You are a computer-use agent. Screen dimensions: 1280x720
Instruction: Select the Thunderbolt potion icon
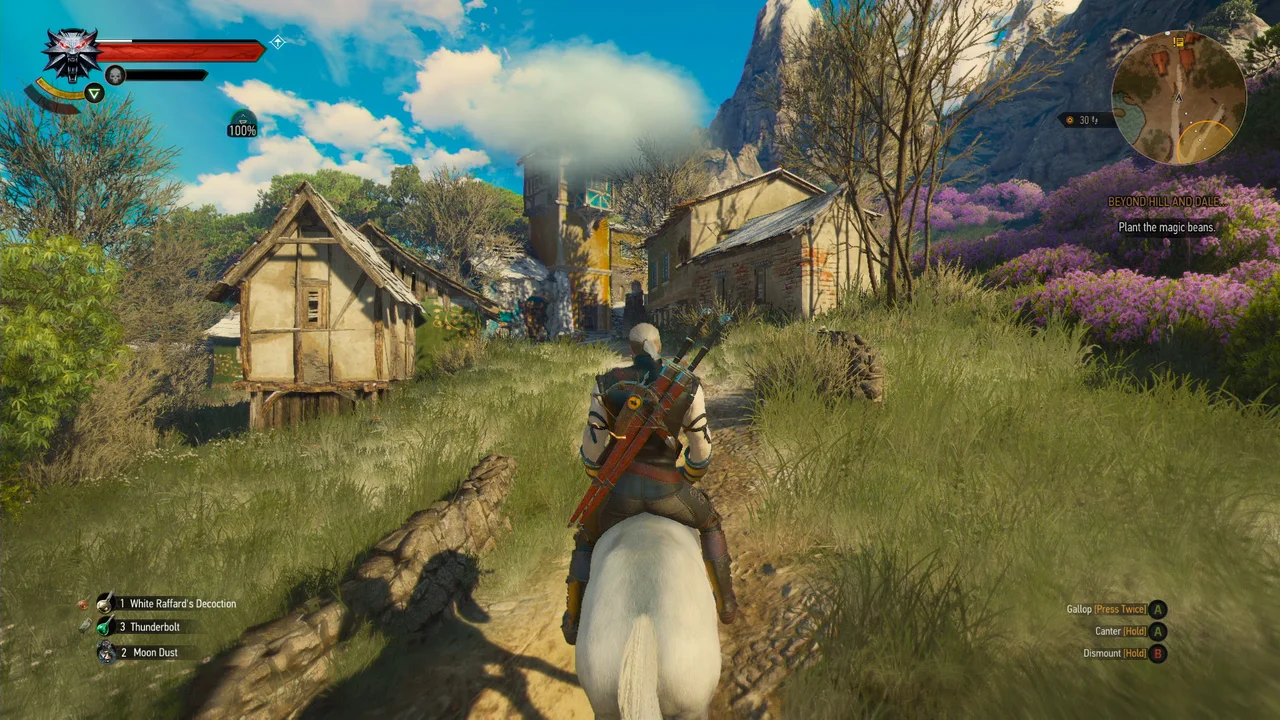pyautogui.click(x=102, y=627)
